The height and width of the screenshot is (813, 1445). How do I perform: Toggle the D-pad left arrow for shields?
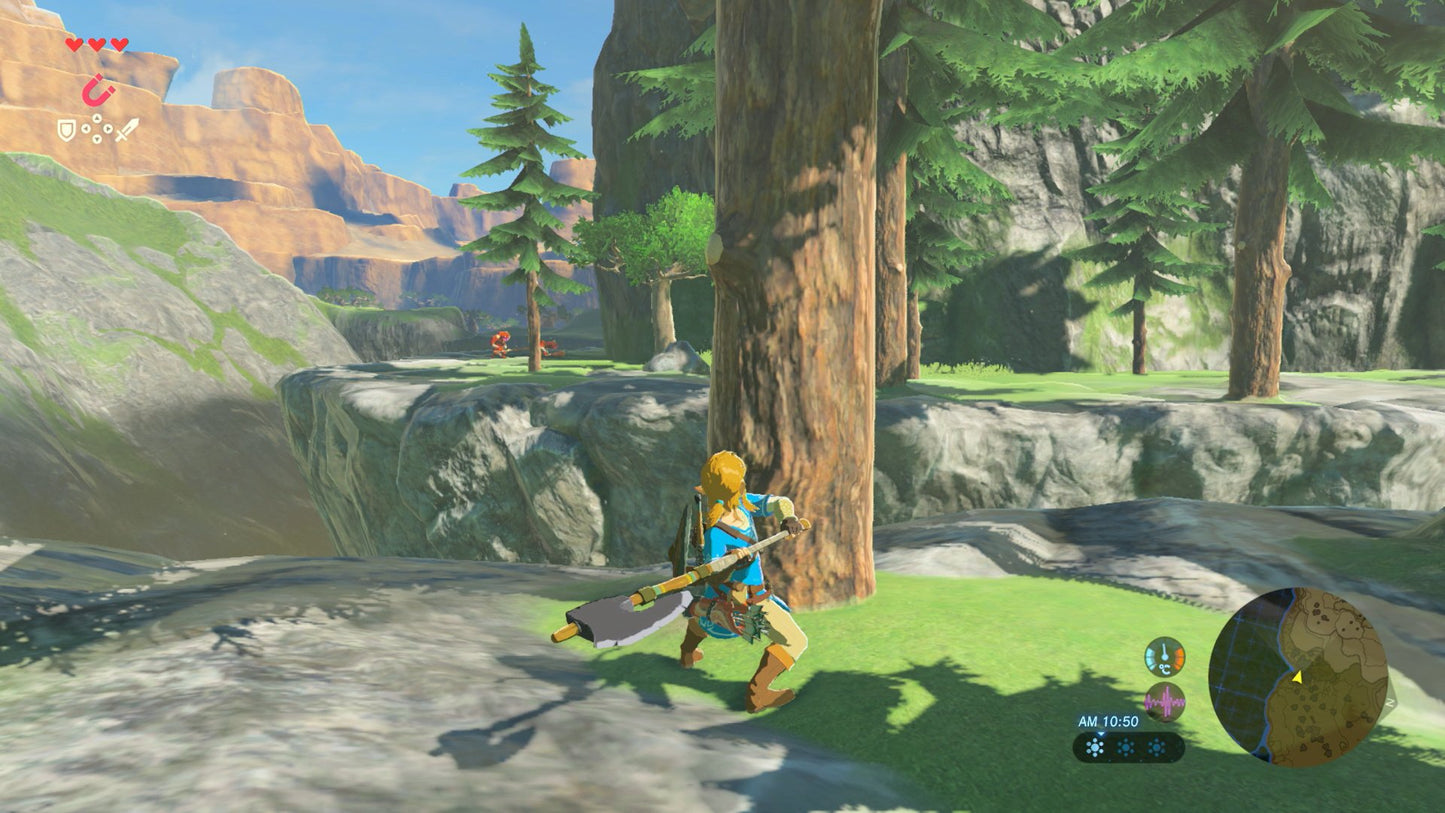point(86,129)
